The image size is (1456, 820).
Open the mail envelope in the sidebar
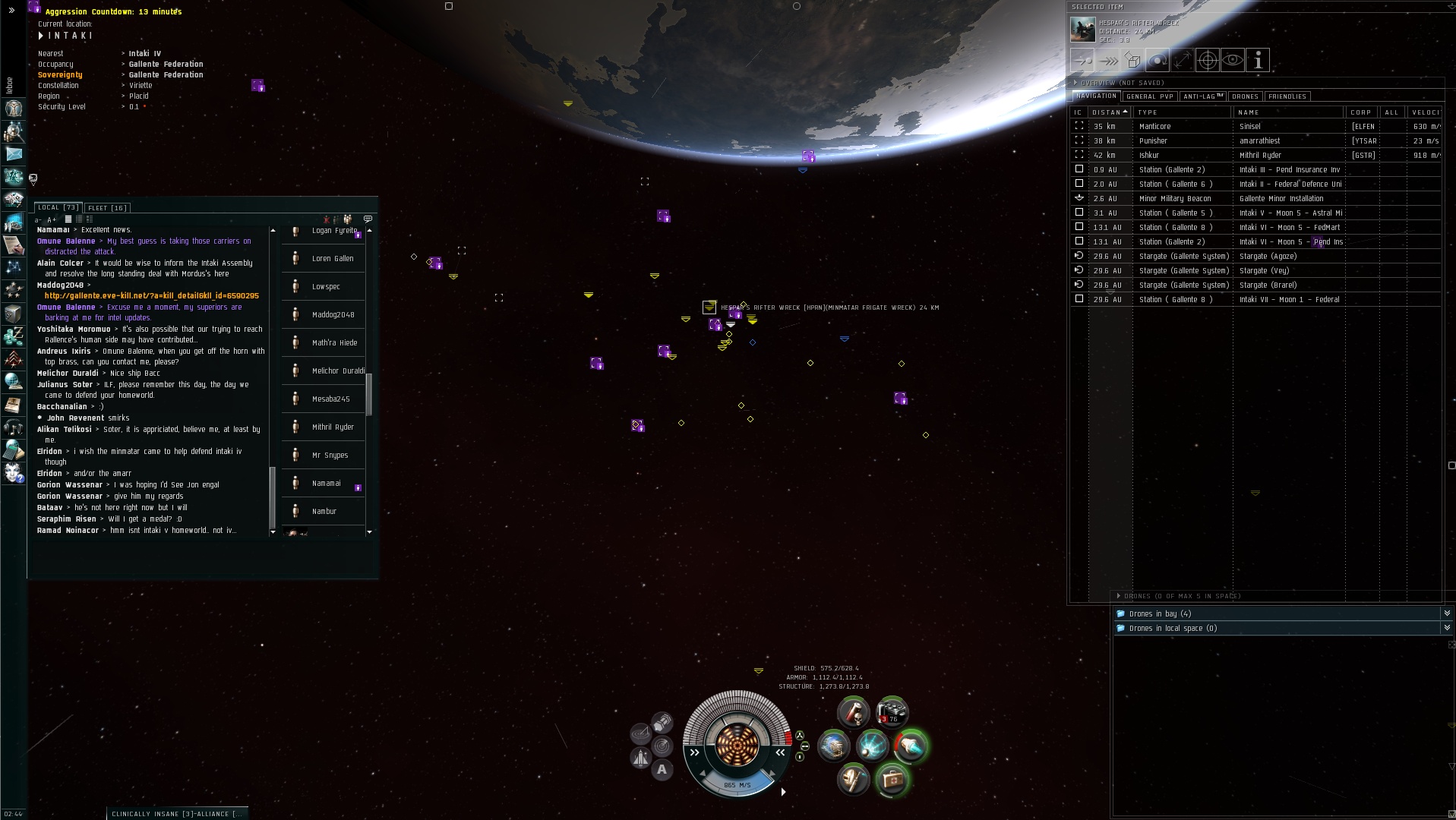pyautogui.click(x=14, y=154)
